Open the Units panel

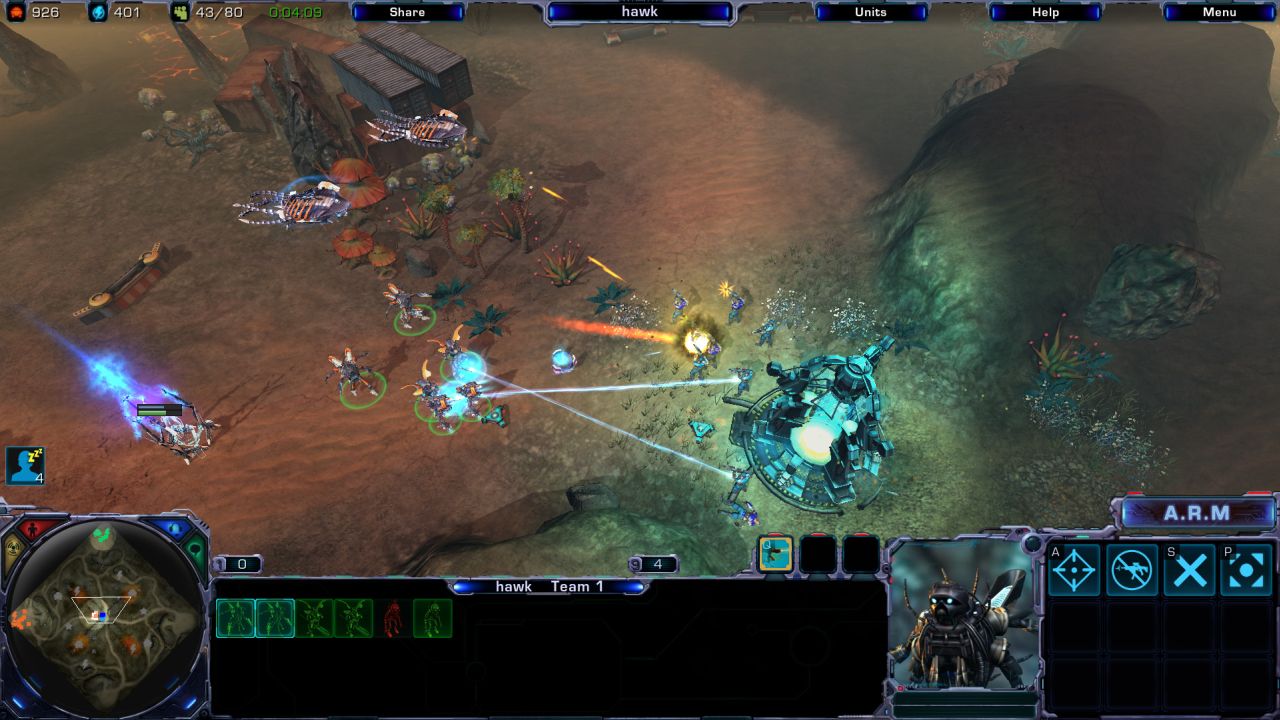click(869, 12)
